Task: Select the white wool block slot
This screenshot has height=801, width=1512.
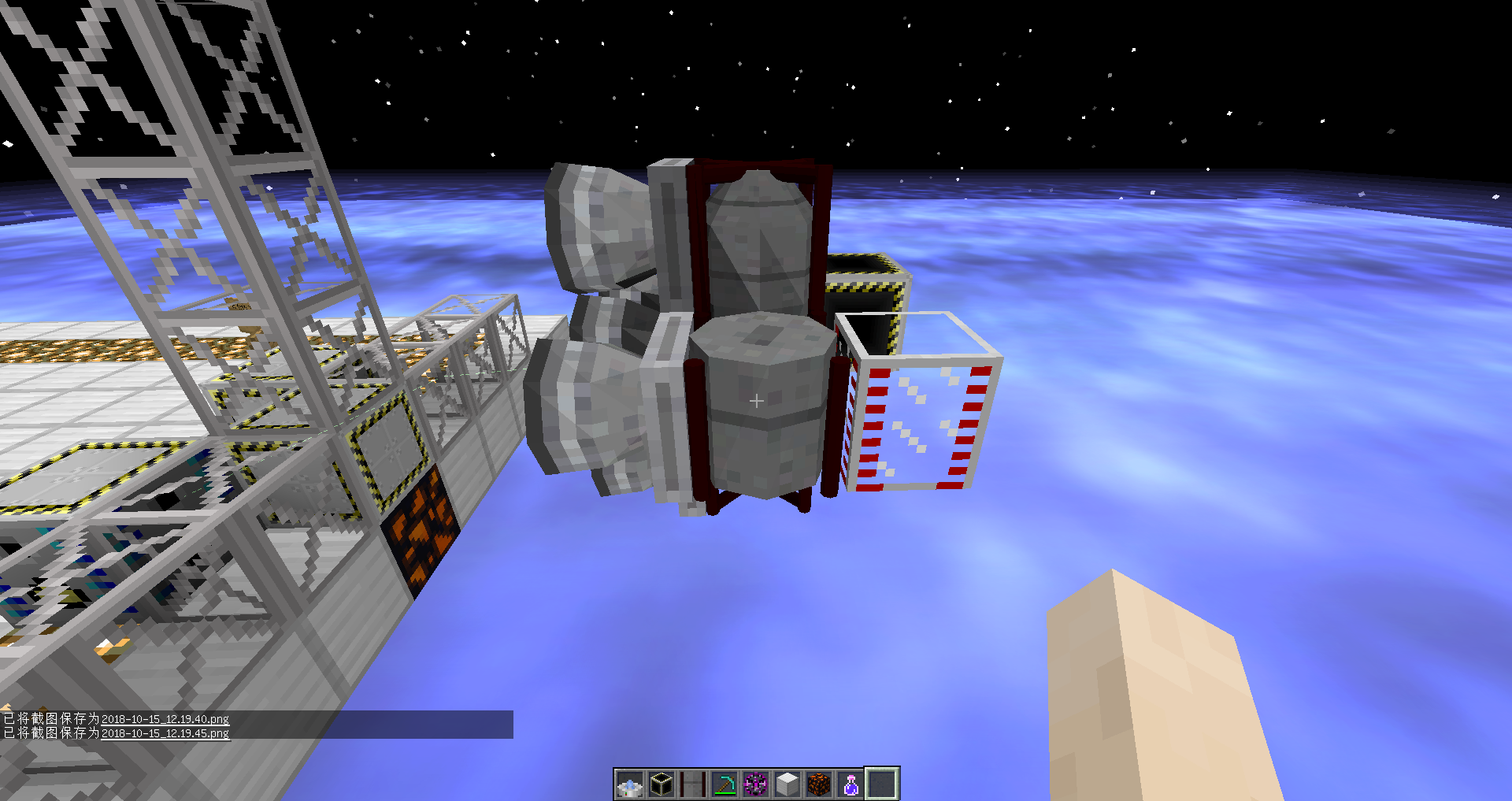Action: pyautogui.click(x=787, y=784)
